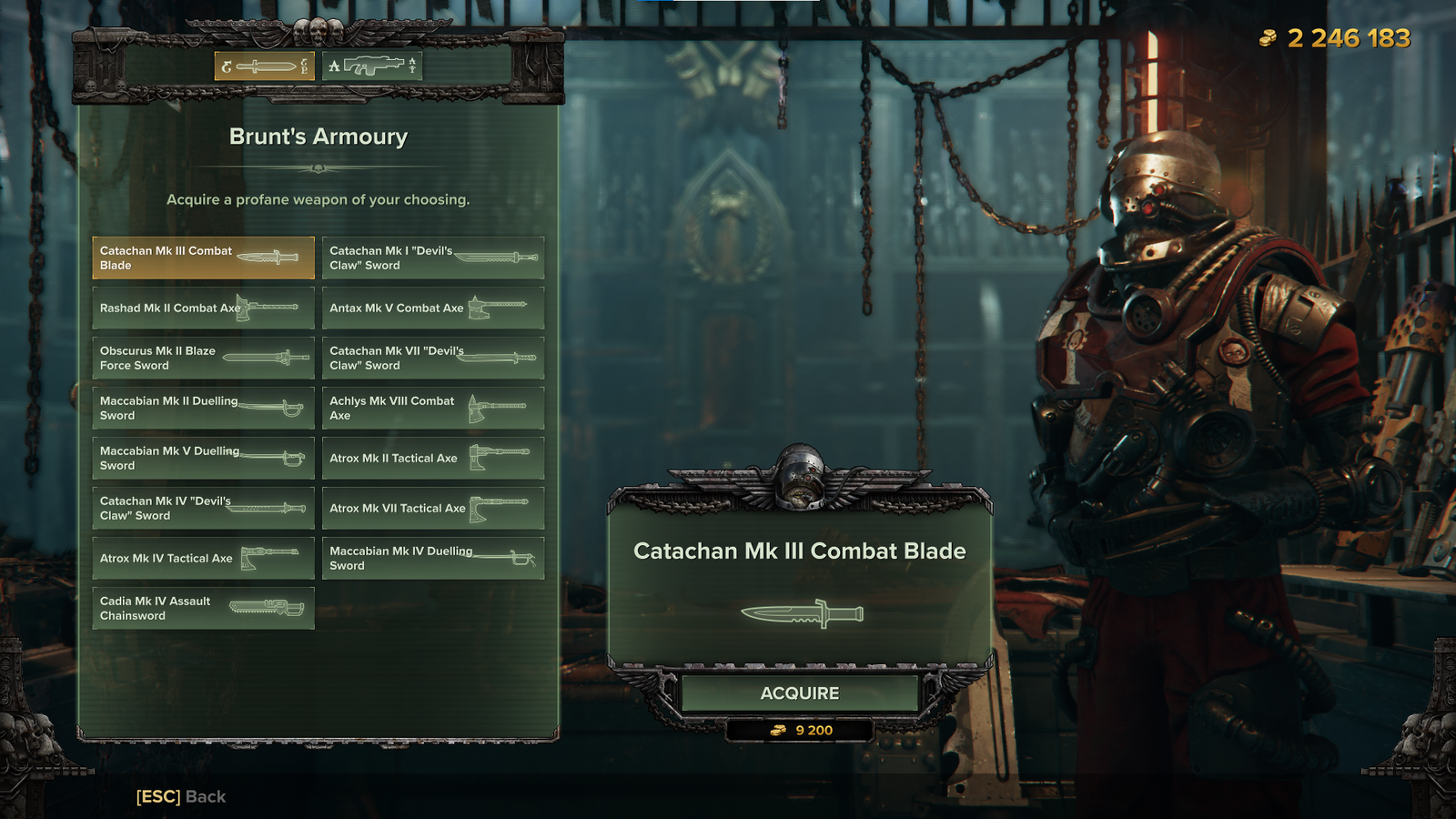This screenshot has width=1456, height=819.
Task: Pick the Maccabian Mk IV Duelling Sword
Action: pyautogui.click(x=433, y=558)
